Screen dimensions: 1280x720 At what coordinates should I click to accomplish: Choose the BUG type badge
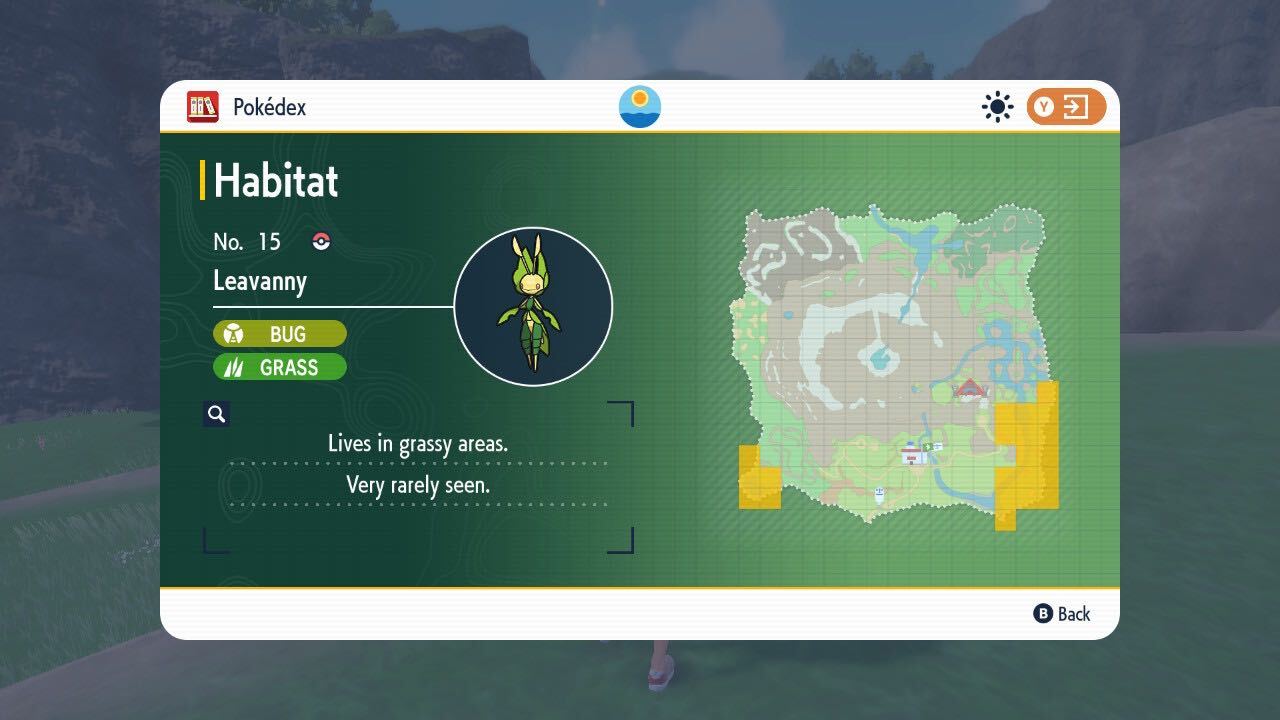pyautogui.click(x=280, y=334)
